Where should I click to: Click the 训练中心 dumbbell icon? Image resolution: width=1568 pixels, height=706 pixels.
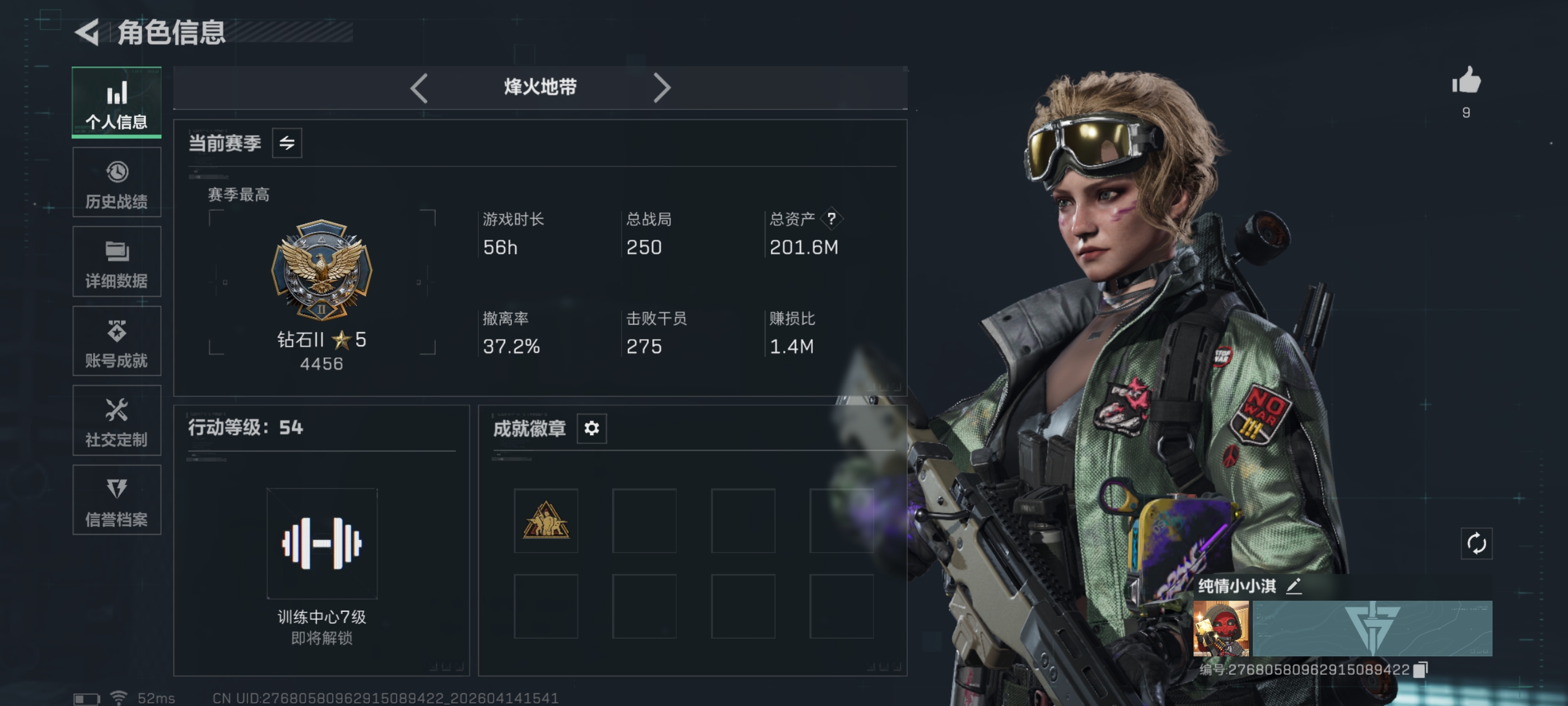coord(321,543)
